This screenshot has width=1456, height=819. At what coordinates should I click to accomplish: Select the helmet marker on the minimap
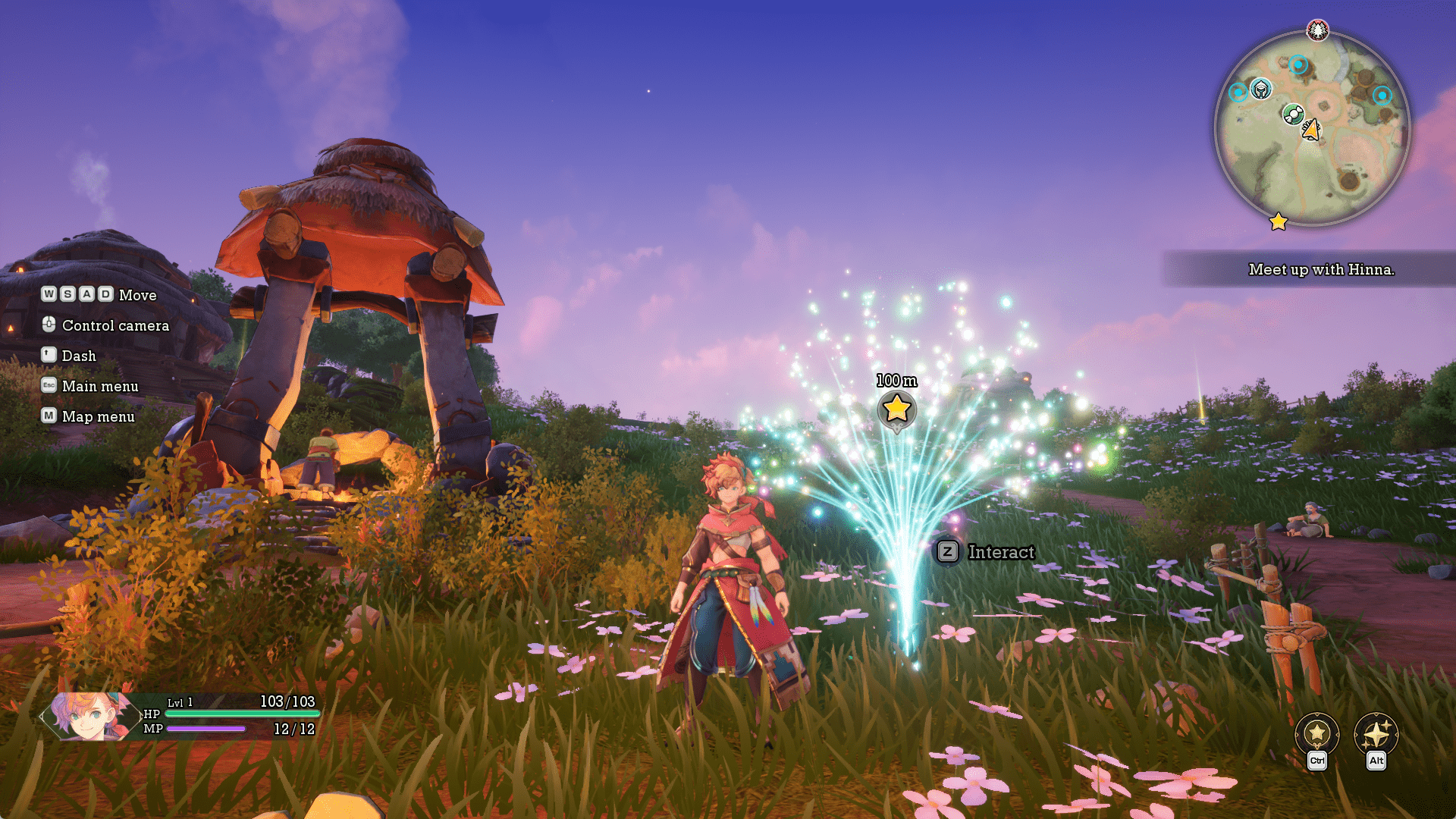pos(1260,90)
